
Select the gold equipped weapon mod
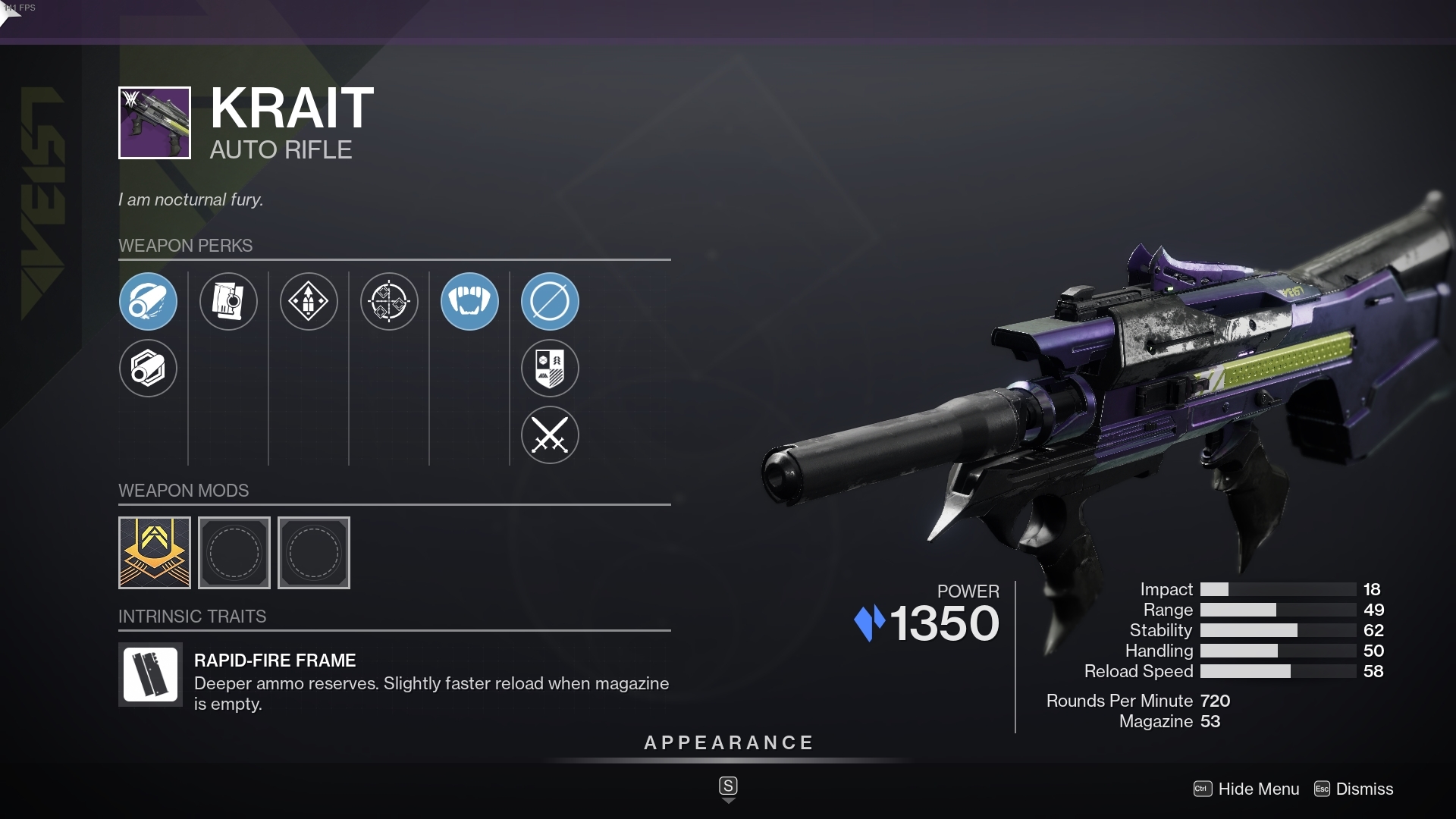(x=154, y=553)
